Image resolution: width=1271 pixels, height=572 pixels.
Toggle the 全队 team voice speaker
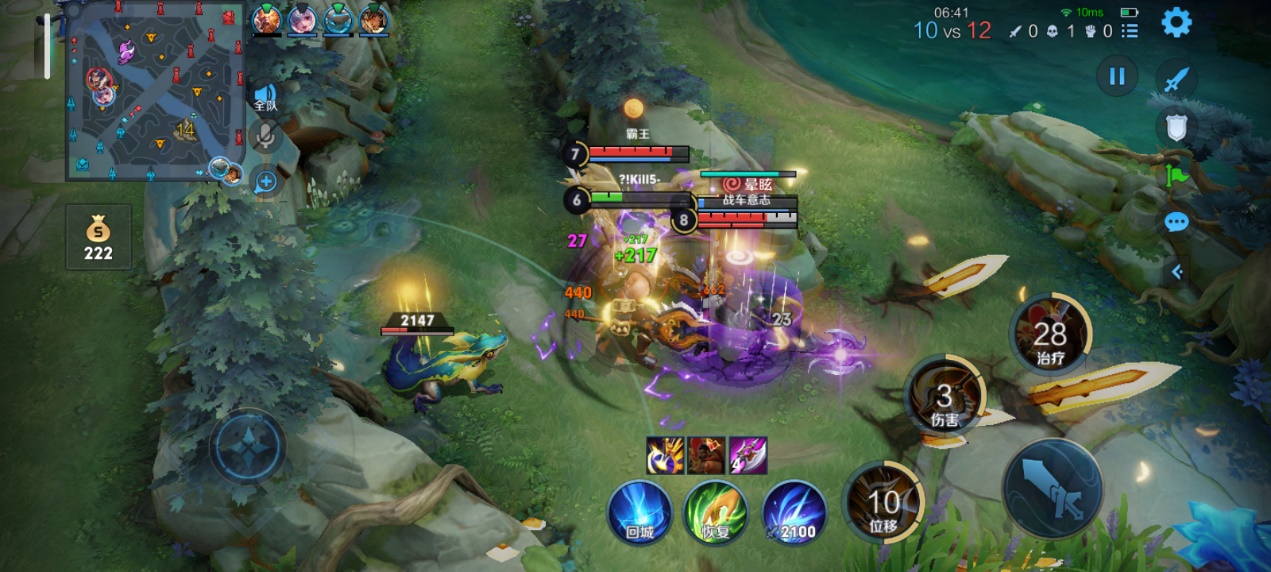click(x=265, y=98)
